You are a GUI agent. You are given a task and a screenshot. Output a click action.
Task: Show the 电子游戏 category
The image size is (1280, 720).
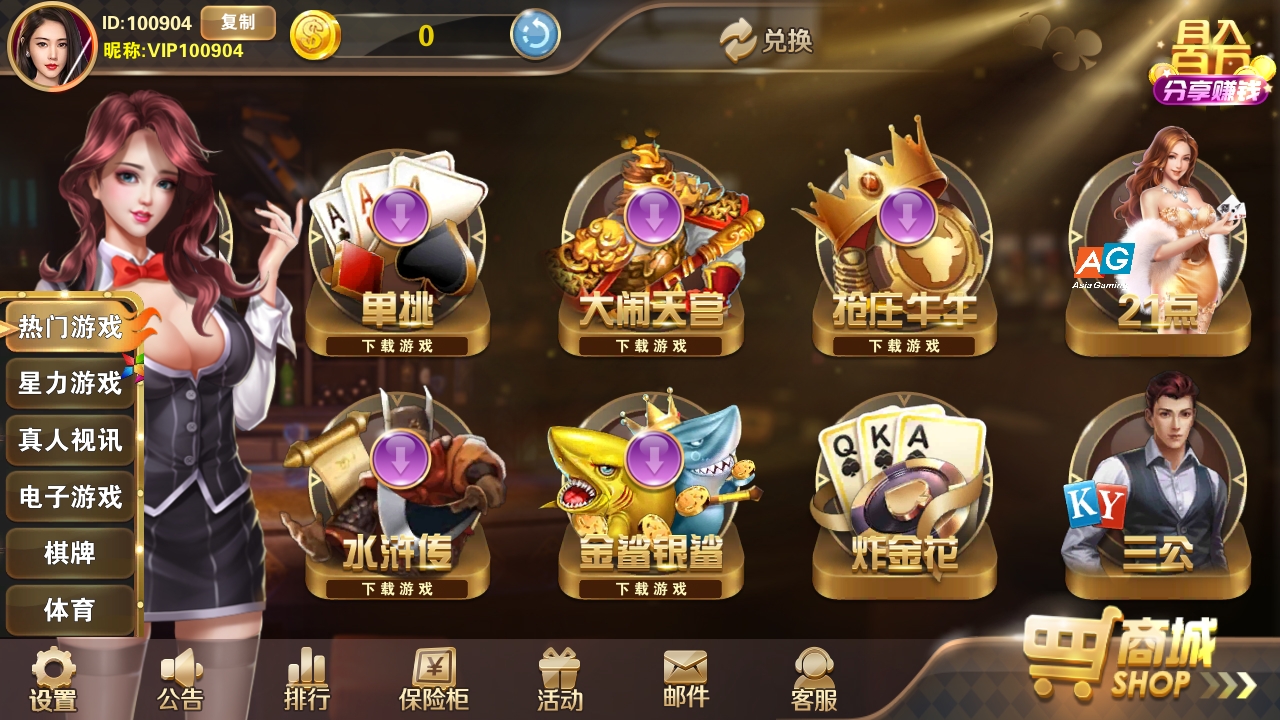[70, 496]
